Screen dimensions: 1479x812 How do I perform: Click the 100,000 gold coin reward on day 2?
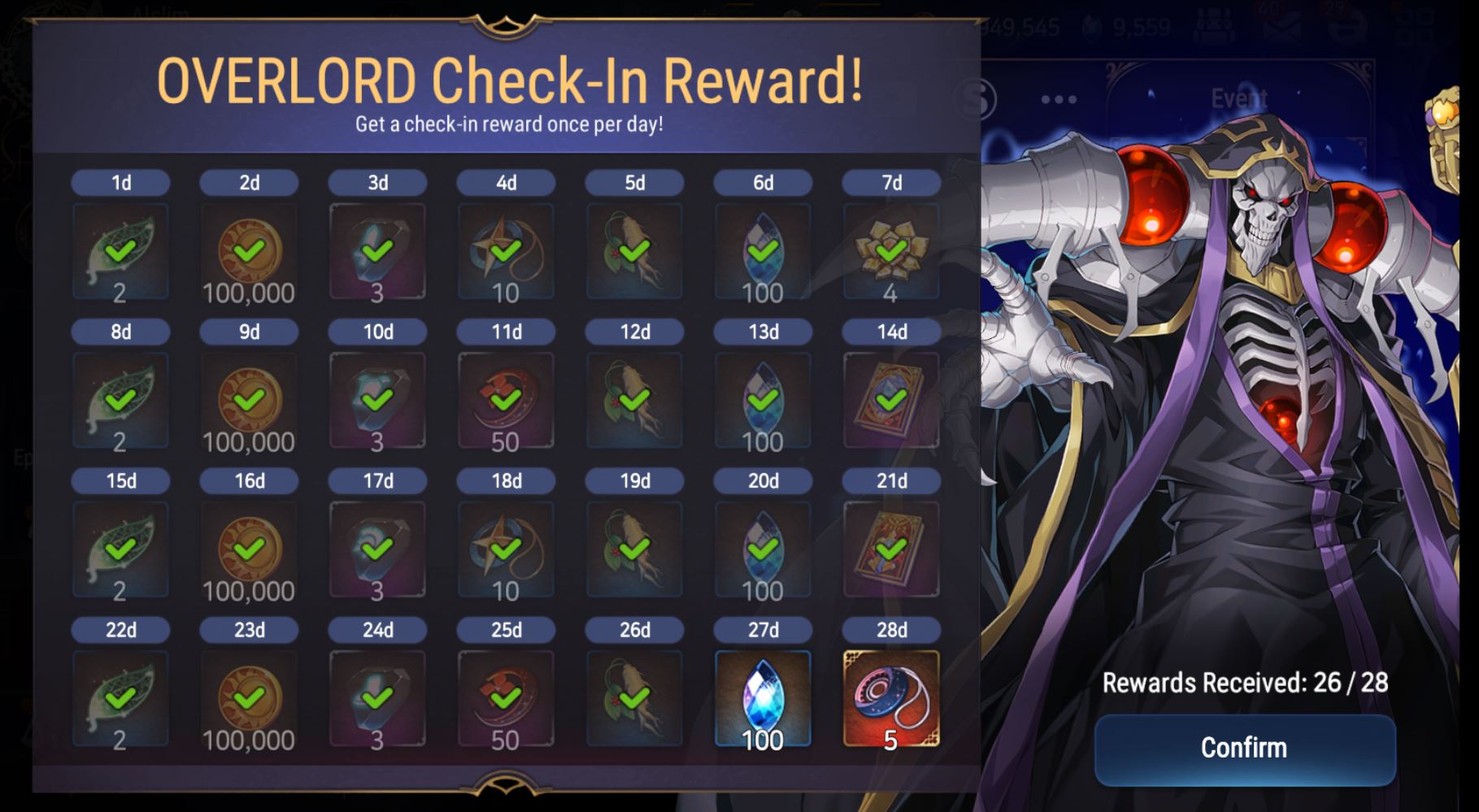tap(248, 250)
